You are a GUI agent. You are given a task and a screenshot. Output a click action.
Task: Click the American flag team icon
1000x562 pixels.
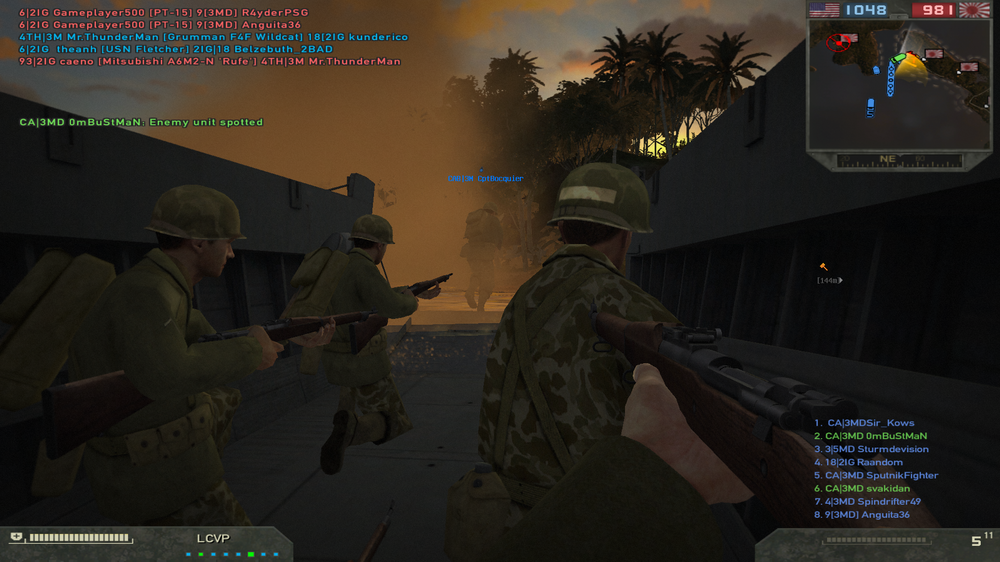[x=825, y=10]
